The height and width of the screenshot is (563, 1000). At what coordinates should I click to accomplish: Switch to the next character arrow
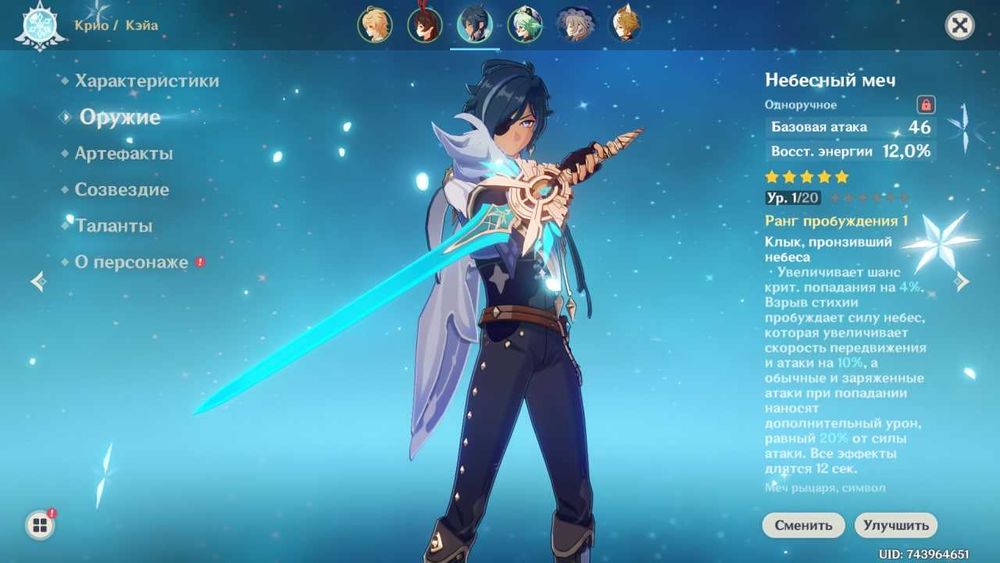click(962, 282)
